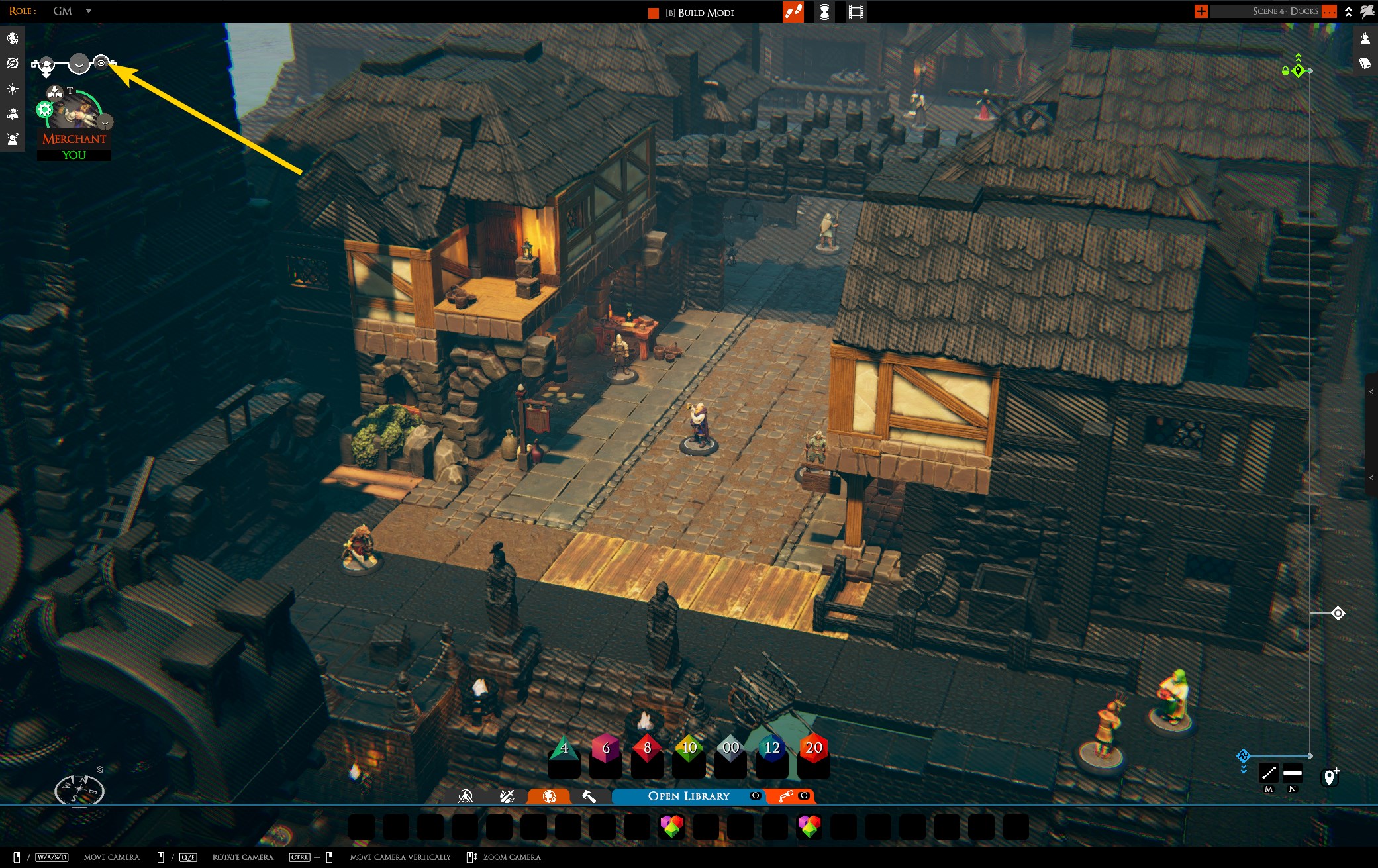The height and width of the screenshot is (868, 1378).
Task: Choose the blue d12 die
Action: point(772,749)
